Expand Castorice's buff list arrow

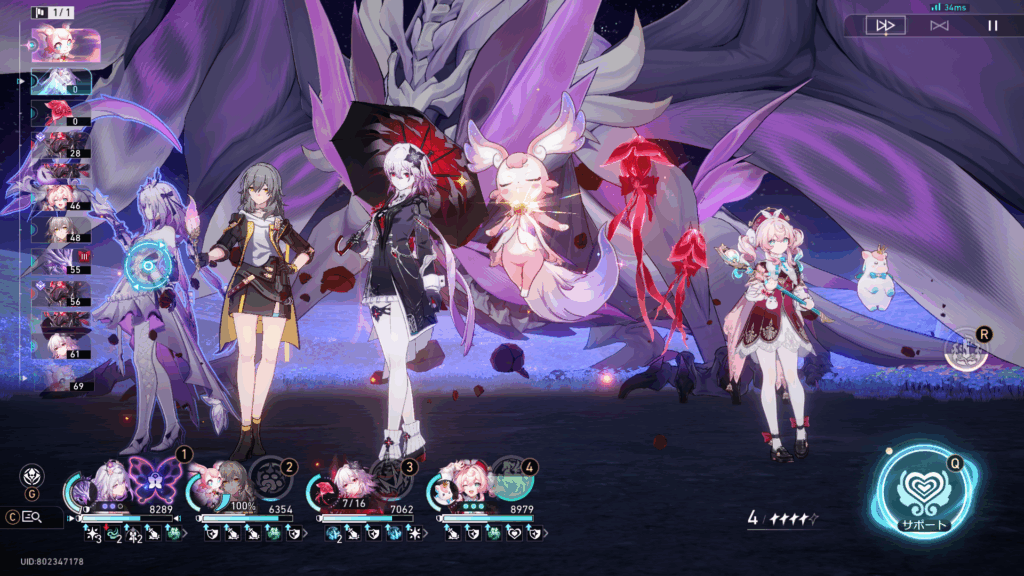[x=182, y=536]
